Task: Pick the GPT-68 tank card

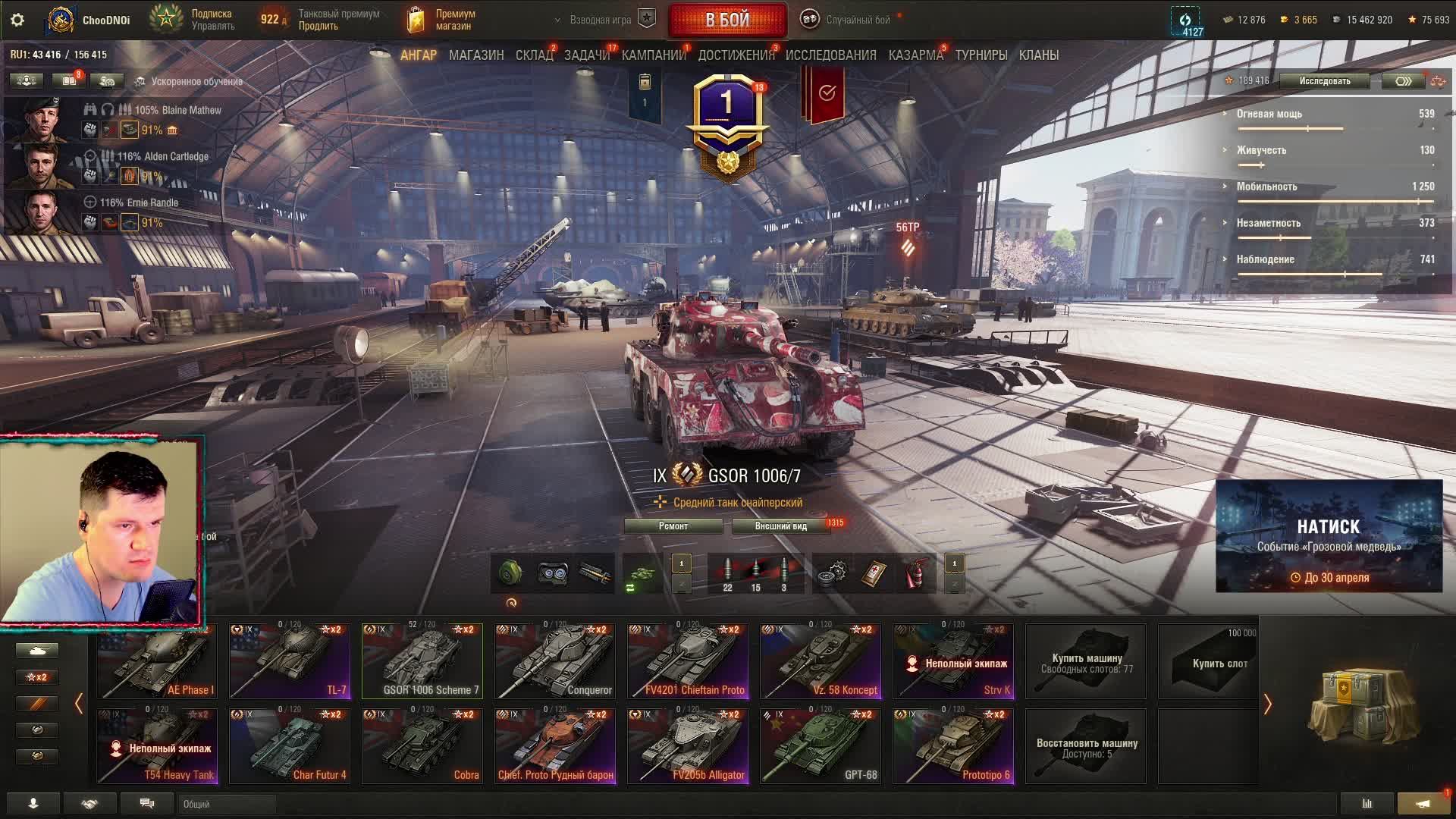Action: coord(821,746)
